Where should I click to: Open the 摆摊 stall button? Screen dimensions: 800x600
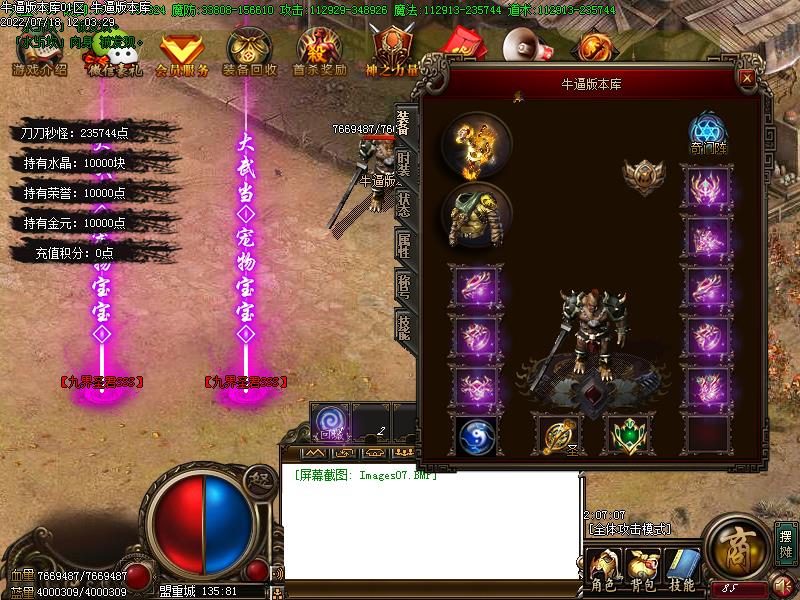[x=785, y=544]
